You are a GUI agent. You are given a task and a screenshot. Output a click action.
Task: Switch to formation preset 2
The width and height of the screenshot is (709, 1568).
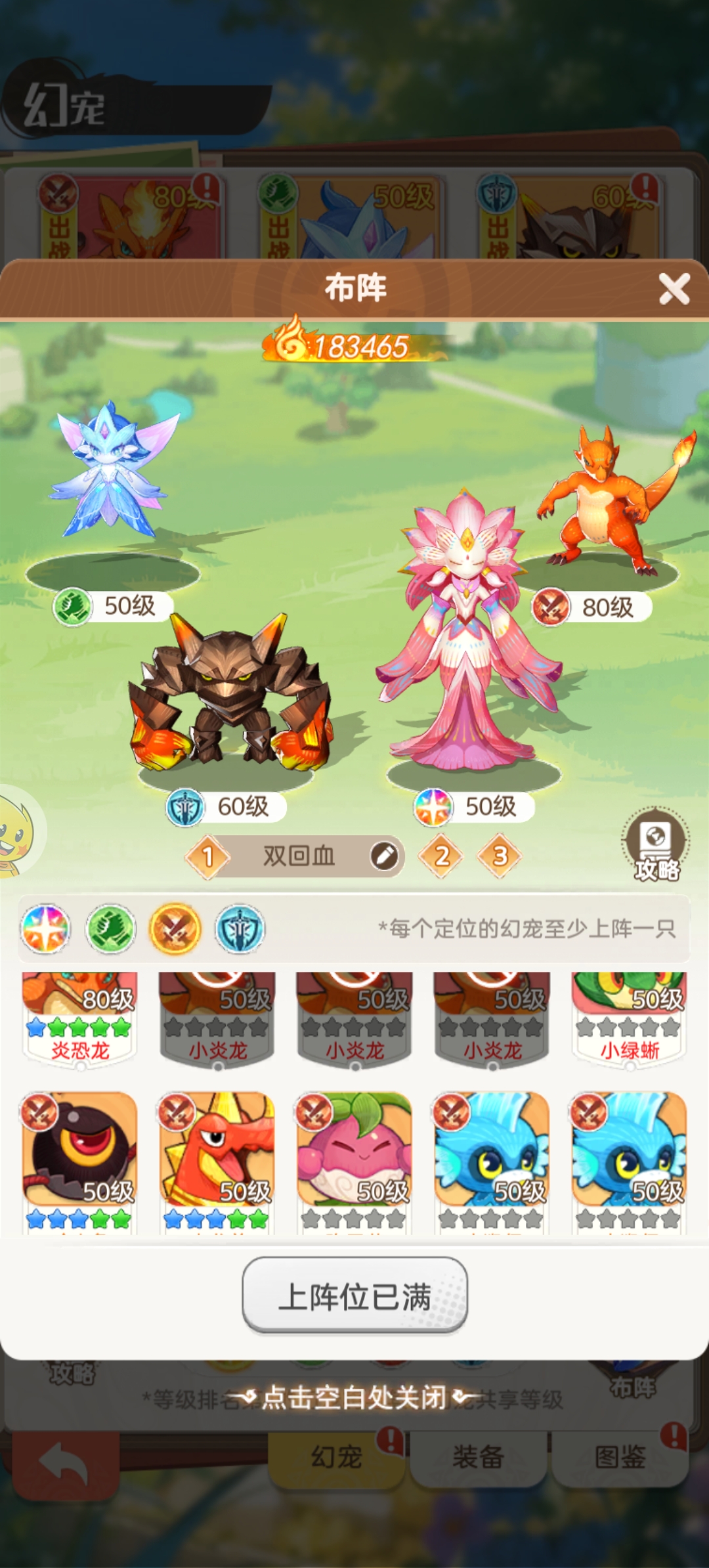pyautogui.click(x=442, y=856)
